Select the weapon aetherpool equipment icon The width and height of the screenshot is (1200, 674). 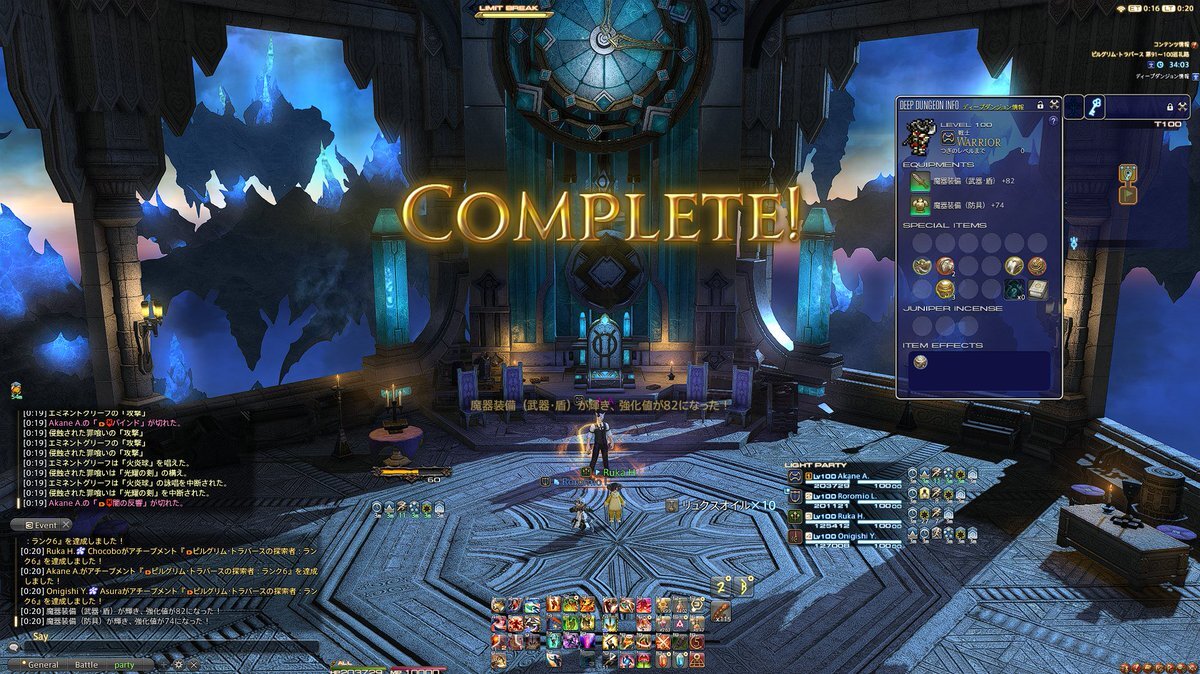point(920,181)
